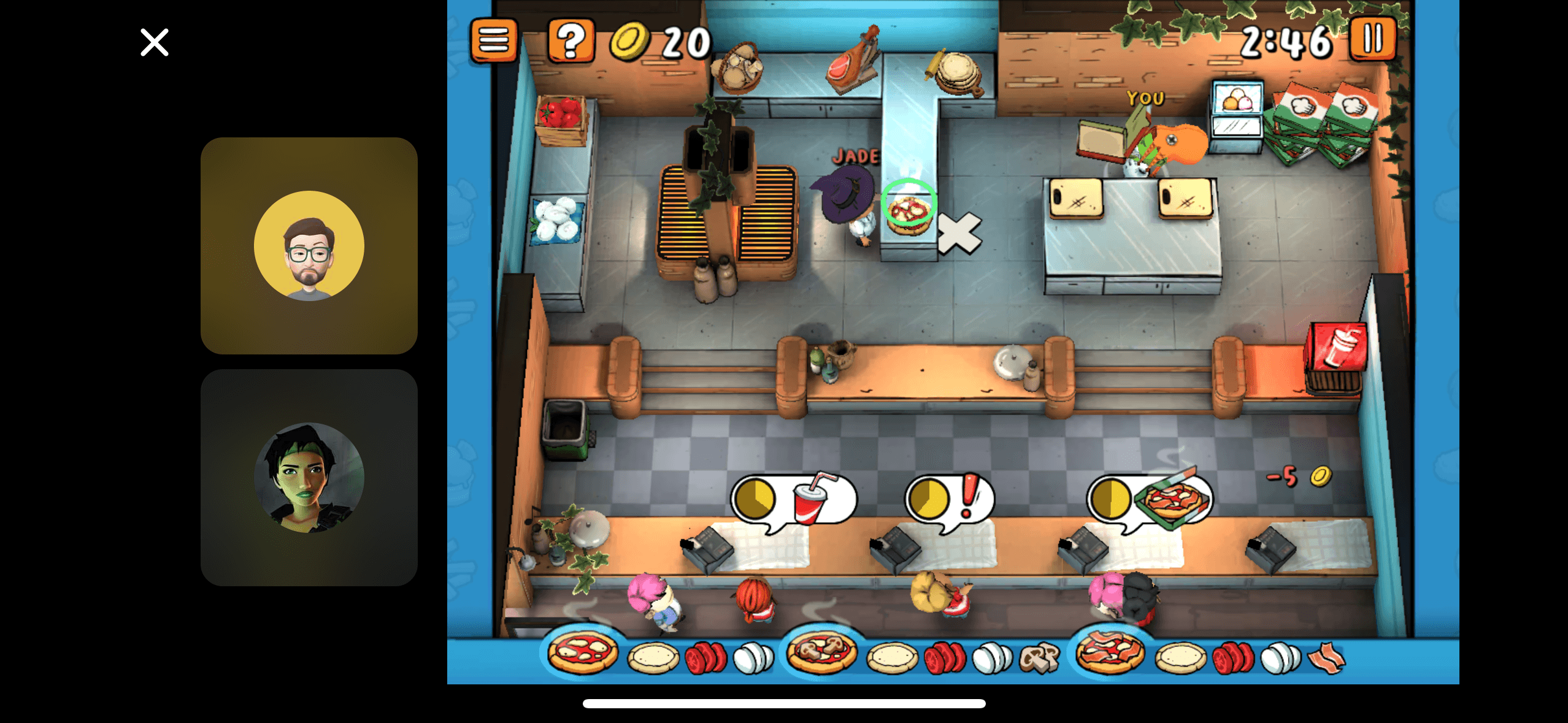The width and height of the screenshot is (1568, 723).
Task: Tap the exclamation mark speech bubble
Action: click(x=951, y=499)
